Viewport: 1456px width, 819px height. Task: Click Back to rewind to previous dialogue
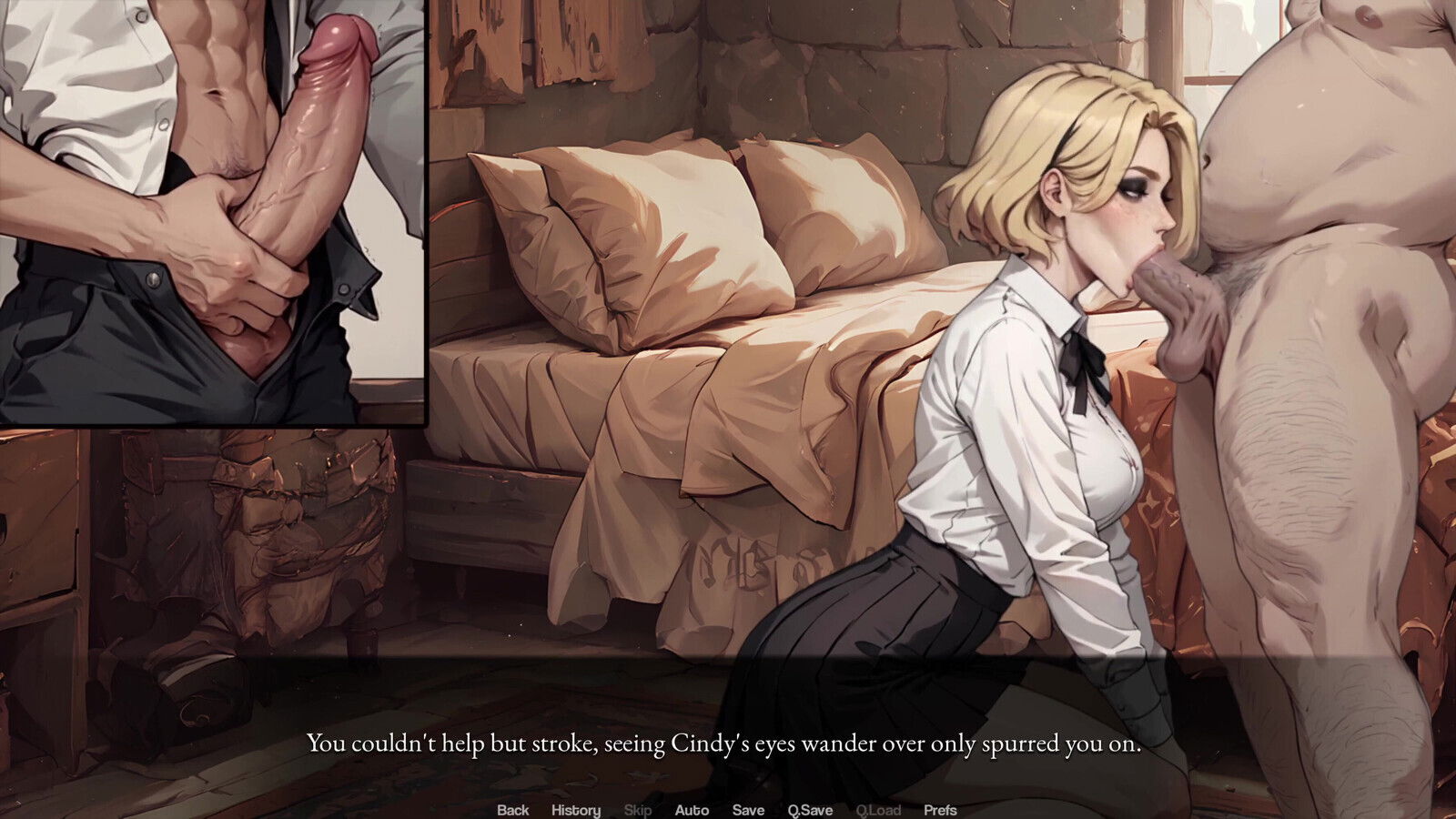(x=514, y=809)
